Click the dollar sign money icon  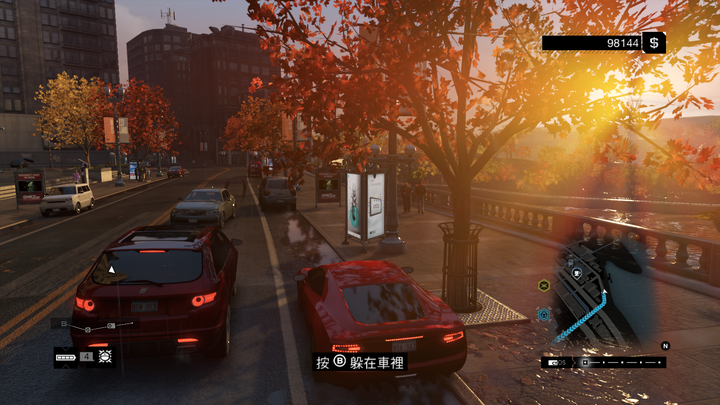point(653,43)
